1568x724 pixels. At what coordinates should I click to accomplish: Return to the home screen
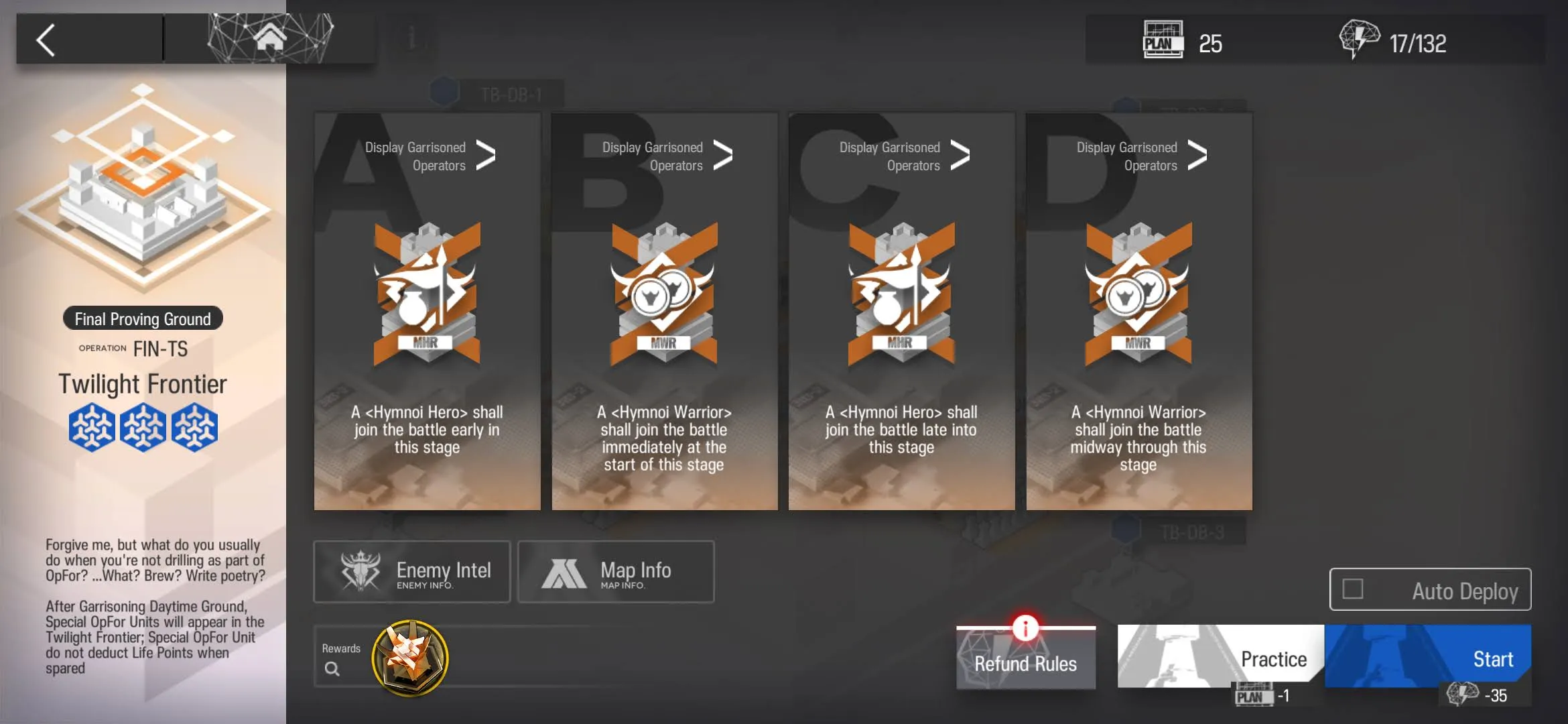pos(270,38)
